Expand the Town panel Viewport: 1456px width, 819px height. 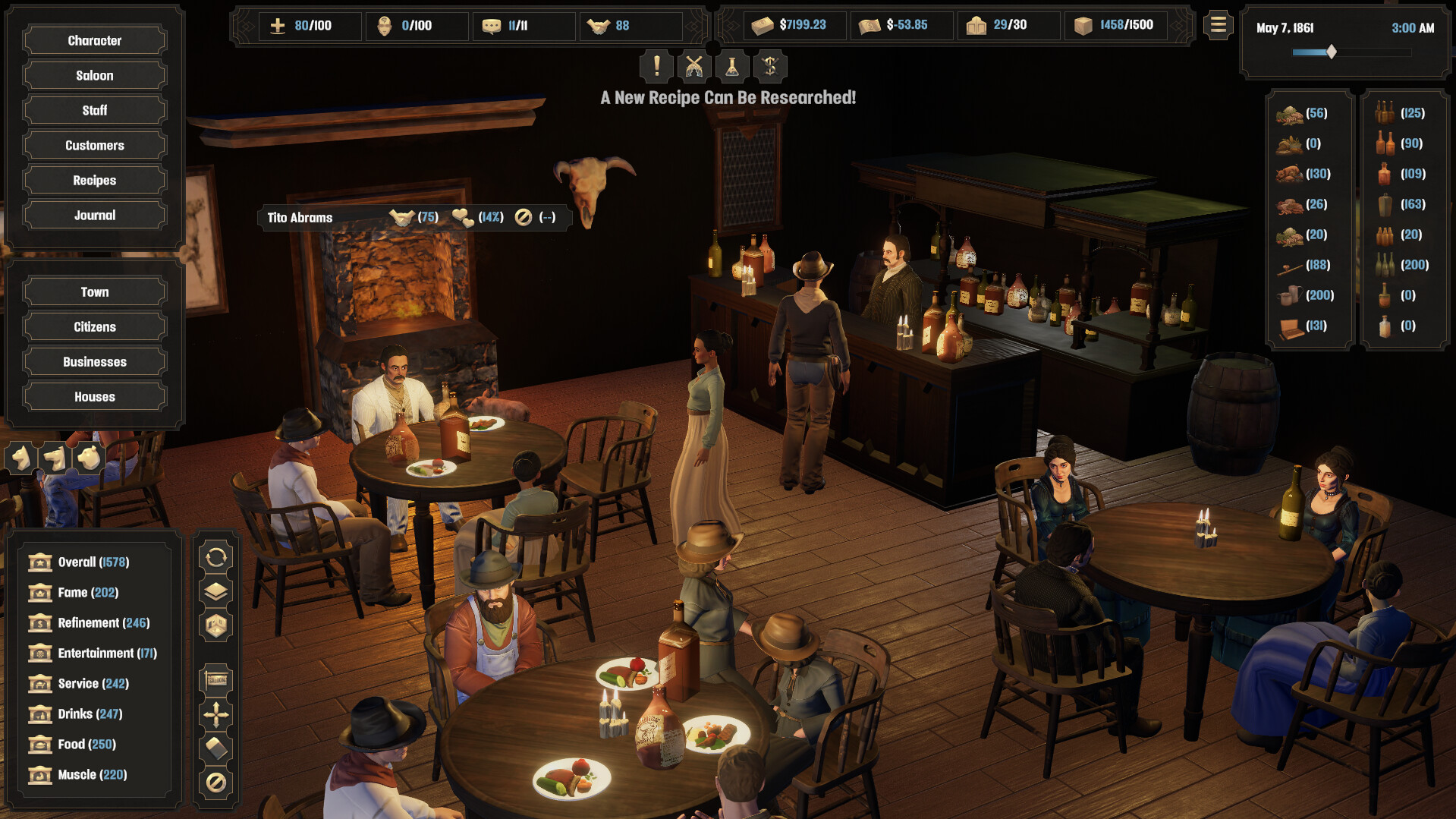(x=94, y=291)
